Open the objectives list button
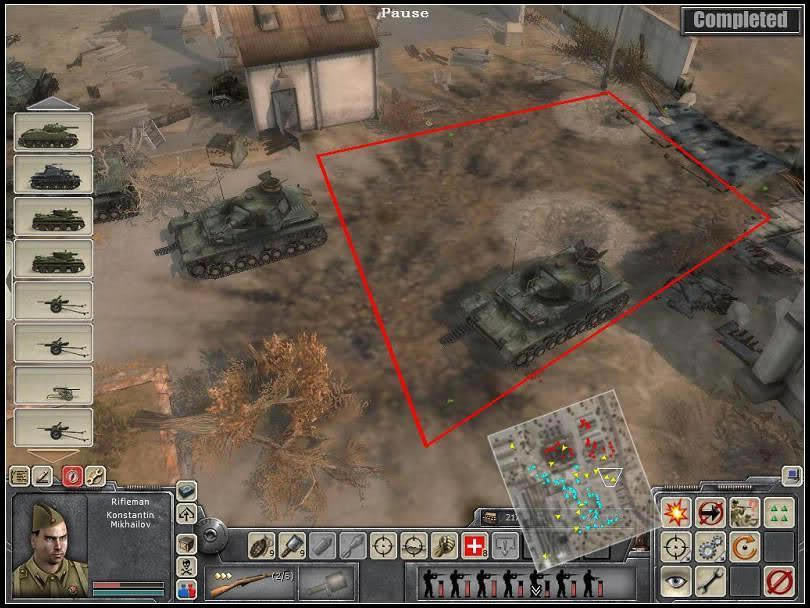 (x=19, y=476)
